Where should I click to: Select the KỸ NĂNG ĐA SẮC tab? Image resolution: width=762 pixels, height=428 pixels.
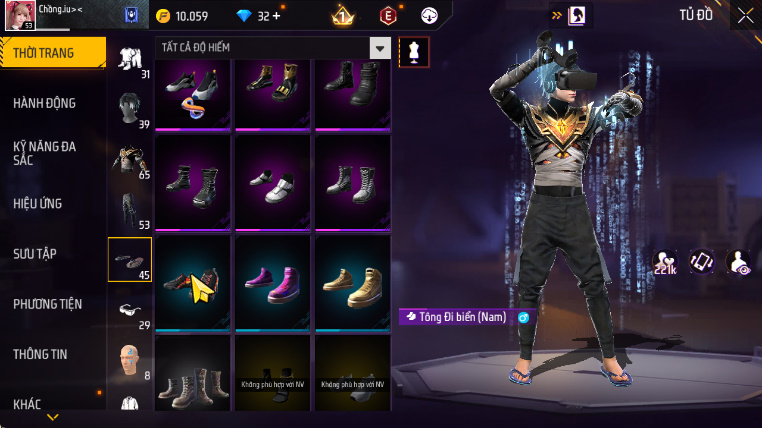(x=44, y=152)
